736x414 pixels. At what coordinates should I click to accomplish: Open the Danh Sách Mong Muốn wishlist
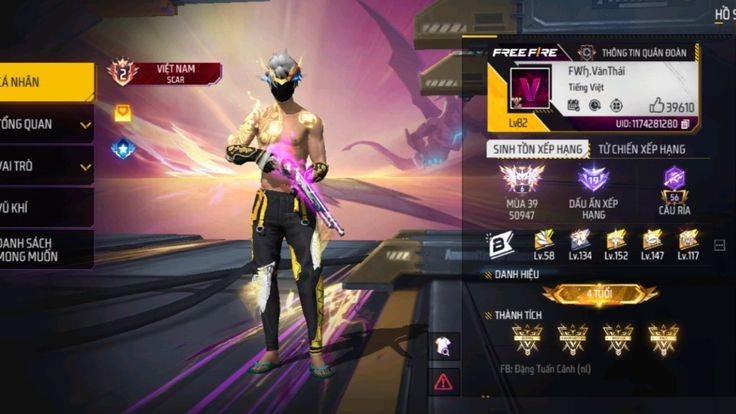[45, 249]
